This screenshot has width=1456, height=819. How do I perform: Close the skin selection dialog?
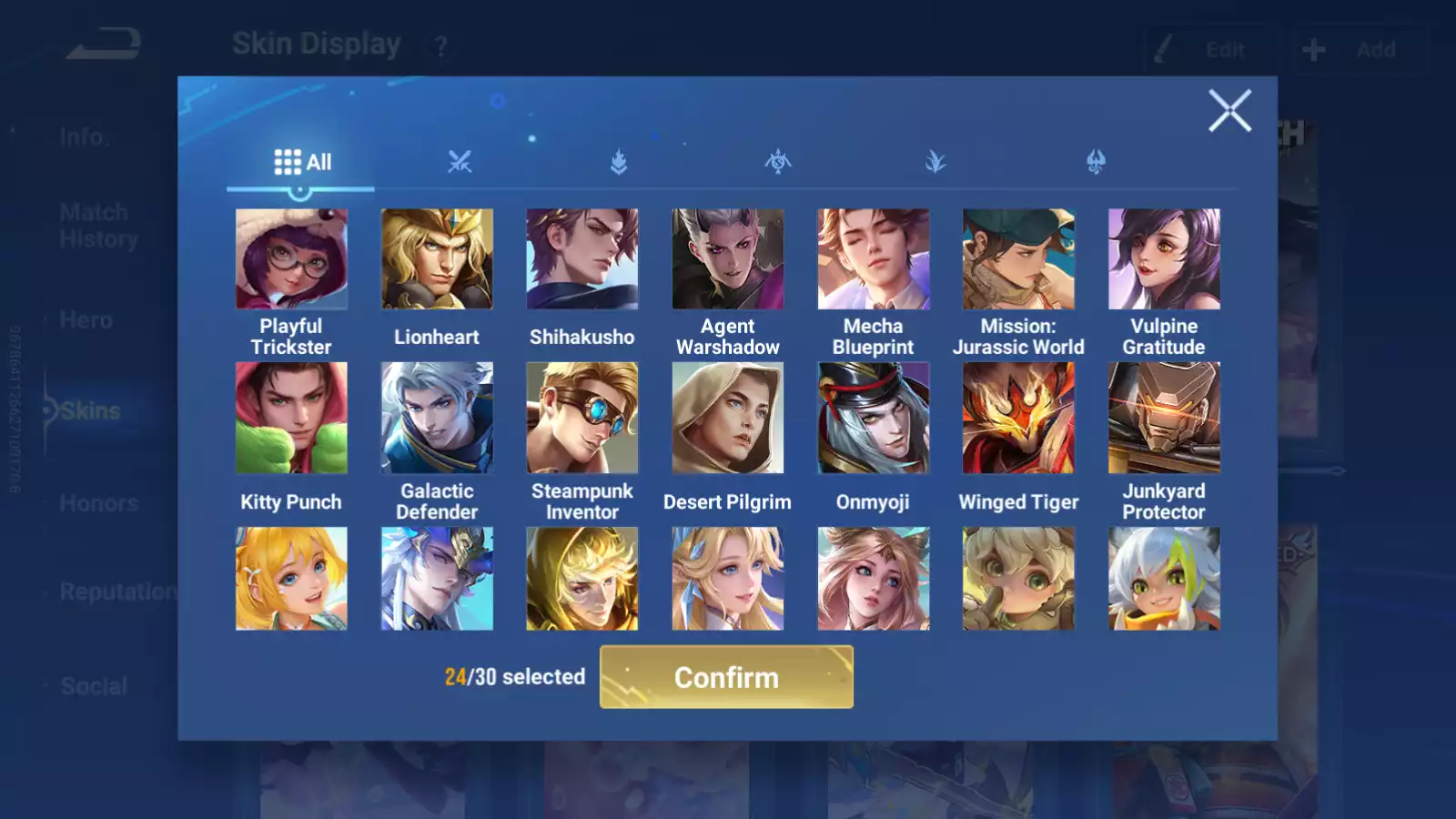(x=1229, y=111)
